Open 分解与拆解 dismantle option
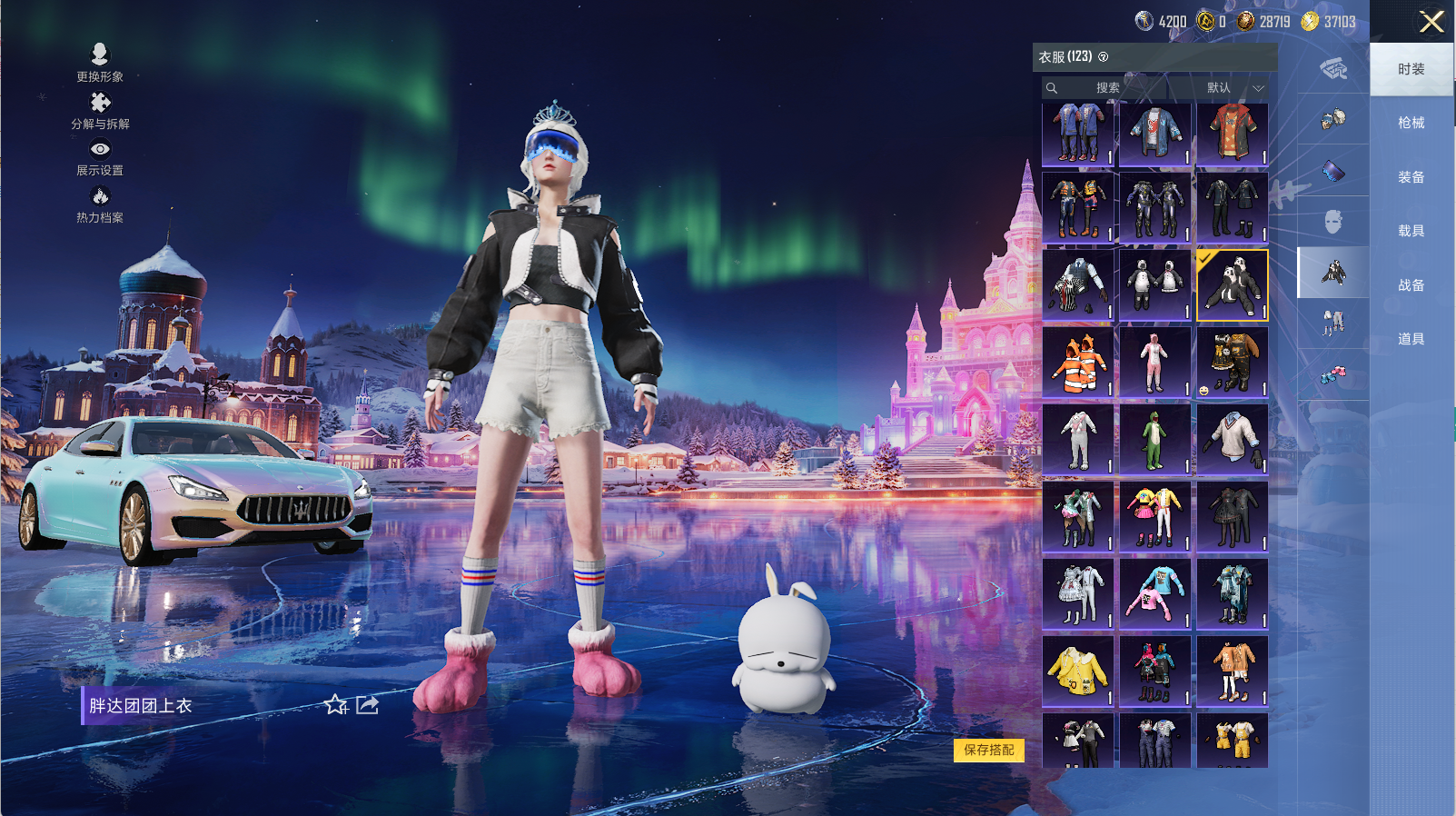 click(x=100, y=111)
